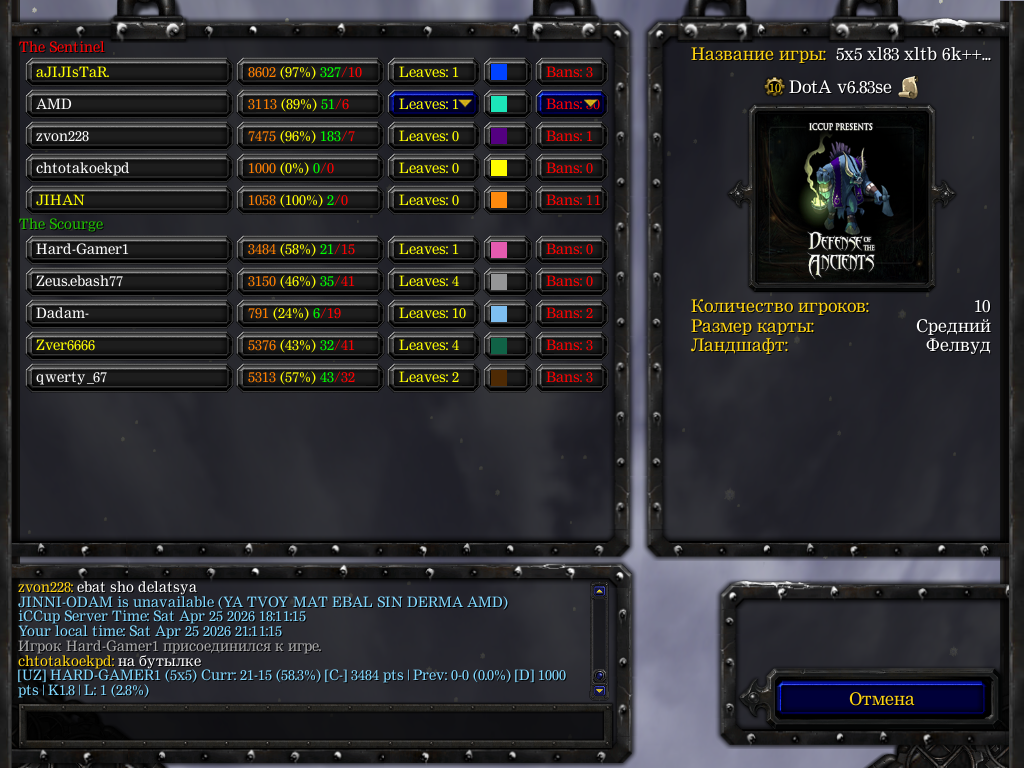The height and width of the screenshot is (768, 1024).
Task: Select player row aJIJIsTaR.
Action: tap(129, 72)
